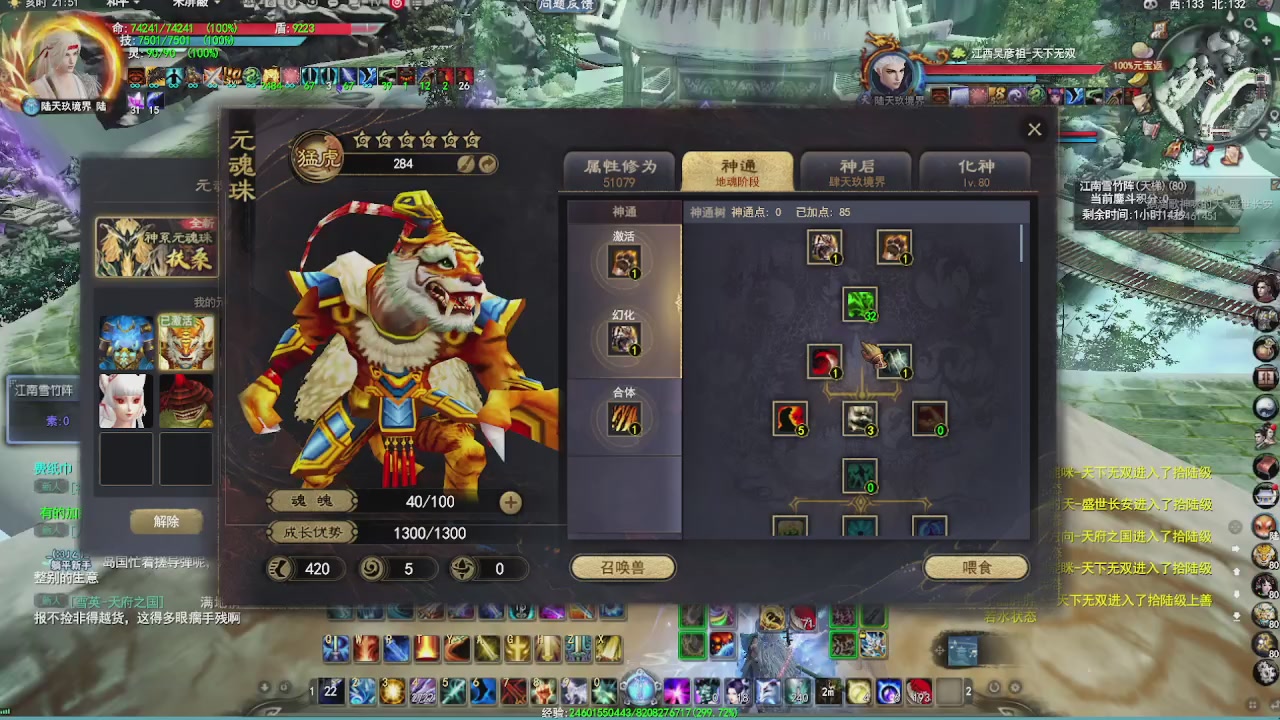
Task: Switch to the 属性修为 attributes tab
Action: point(620,170)
